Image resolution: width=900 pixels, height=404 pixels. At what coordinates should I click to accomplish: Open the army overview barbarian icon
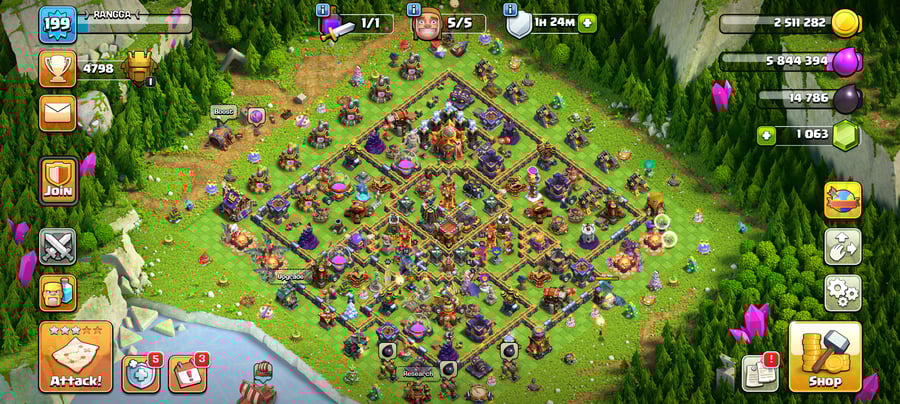click(58, 293)
